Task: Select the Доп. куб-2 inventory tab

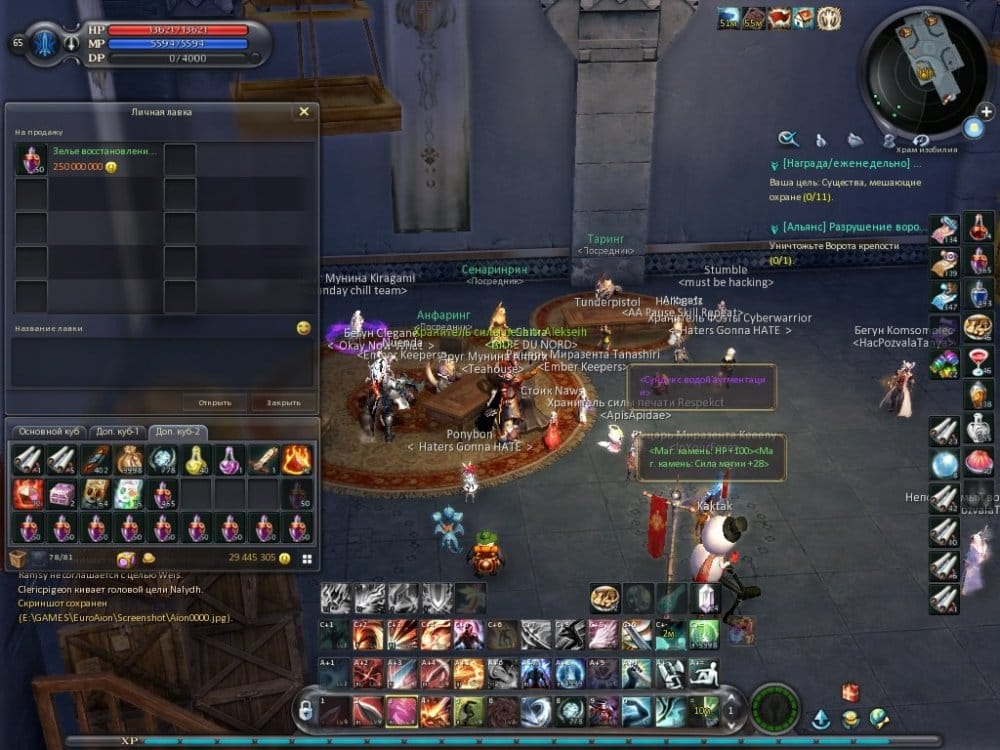Action: tap(180, 431)
